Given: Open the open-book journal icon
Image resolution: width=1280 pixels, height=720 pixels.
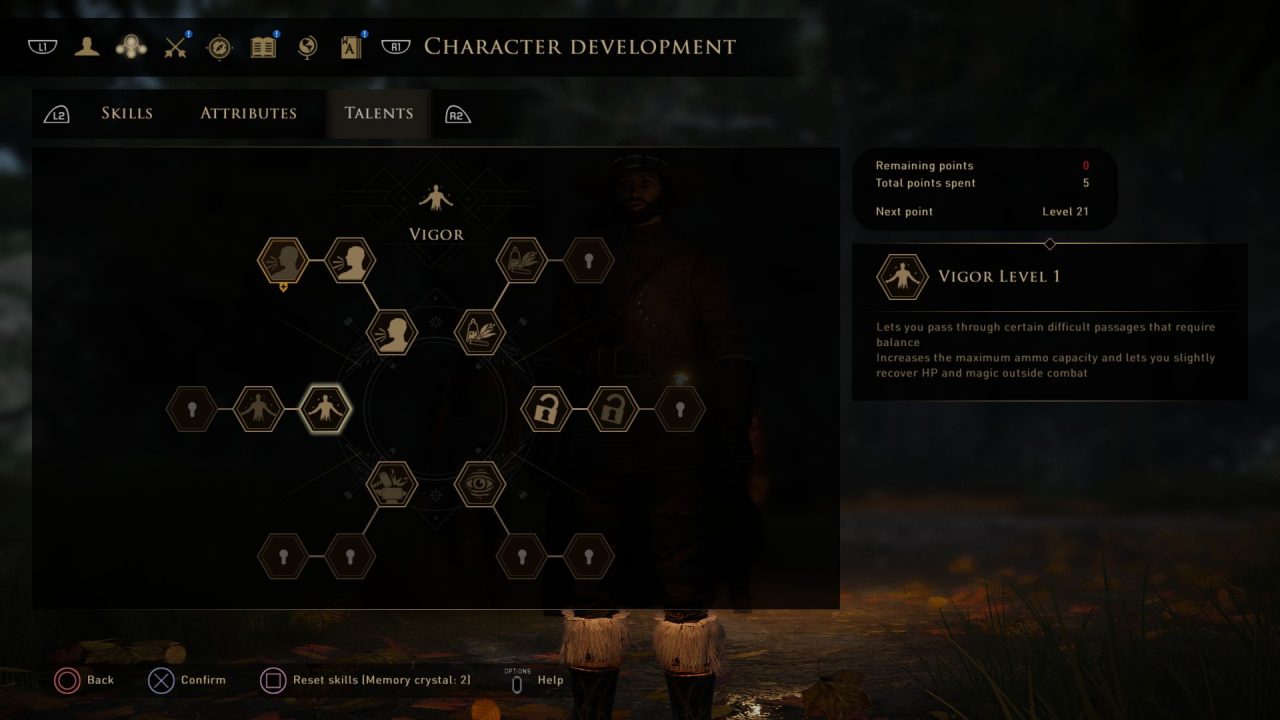Looking at the screenshot, I should [x=263, y=47].
